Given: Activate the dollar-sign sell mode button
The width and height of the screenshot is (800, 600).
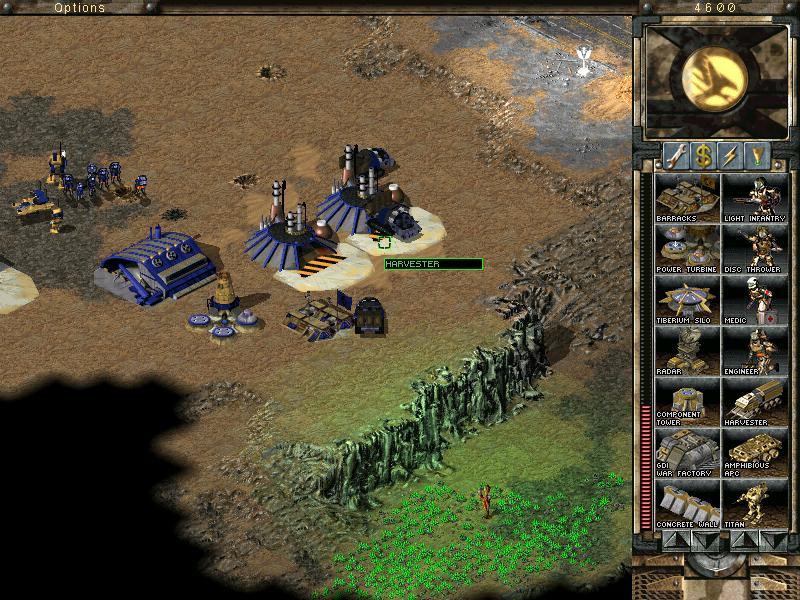Looking at the screenshot, I should pos(703,155).
